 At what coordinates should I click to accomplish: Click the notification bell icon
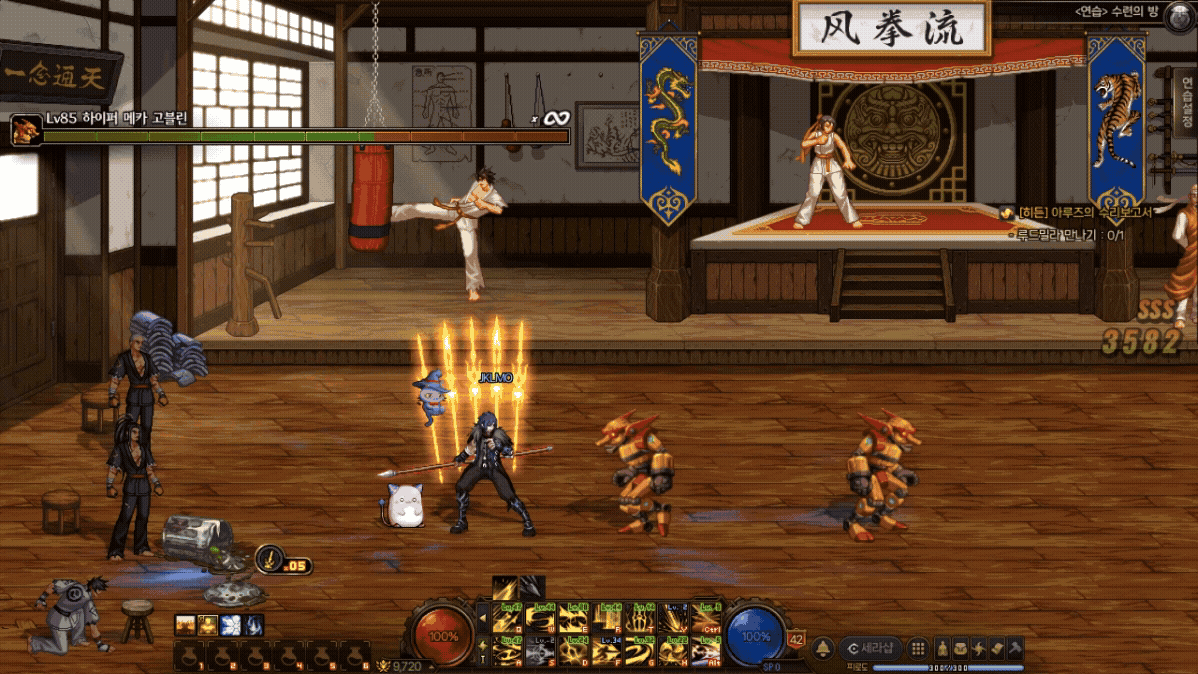[823, 648]
